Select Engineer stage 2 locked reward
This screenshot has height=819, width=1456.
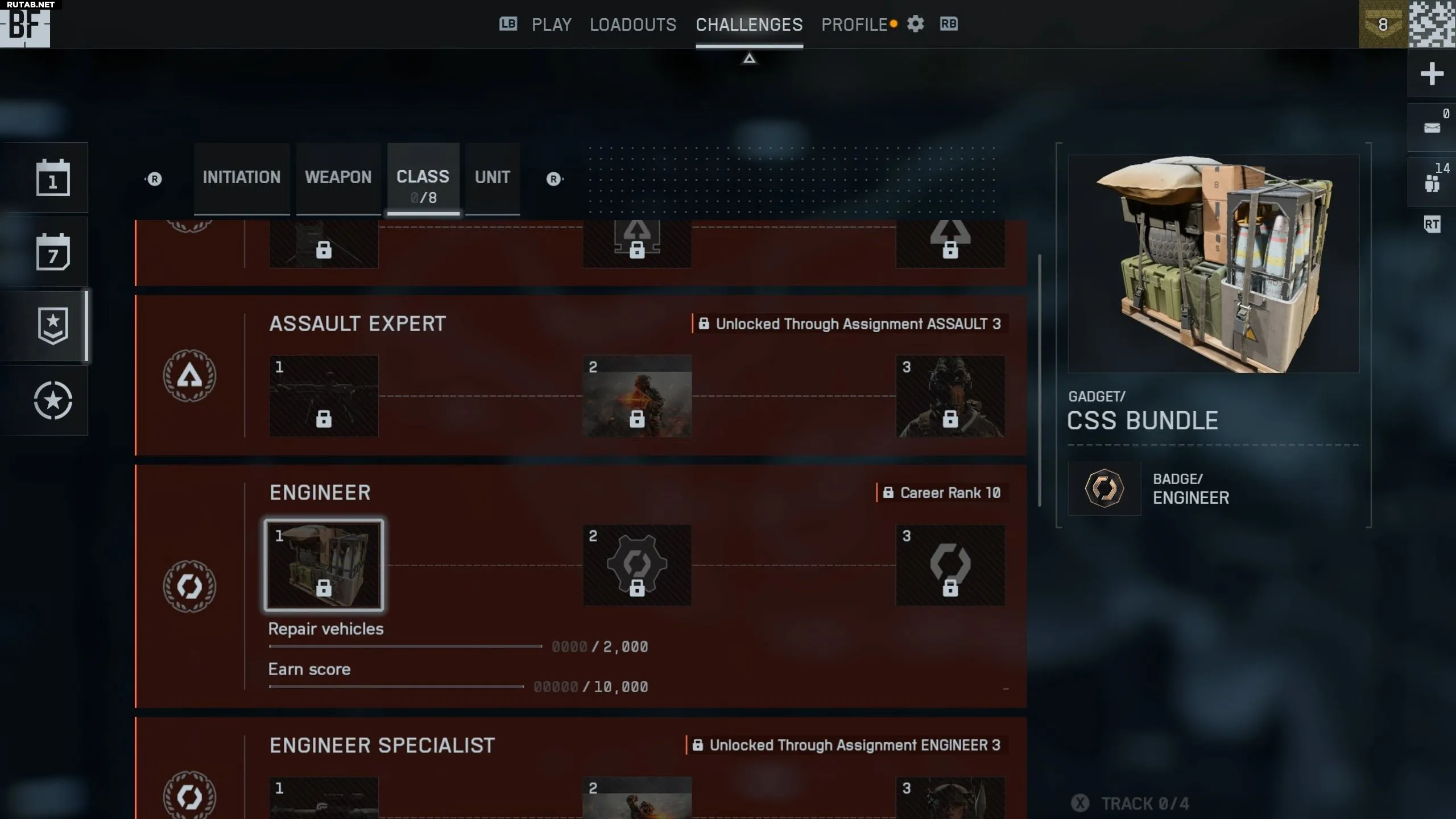coord(636,565)
